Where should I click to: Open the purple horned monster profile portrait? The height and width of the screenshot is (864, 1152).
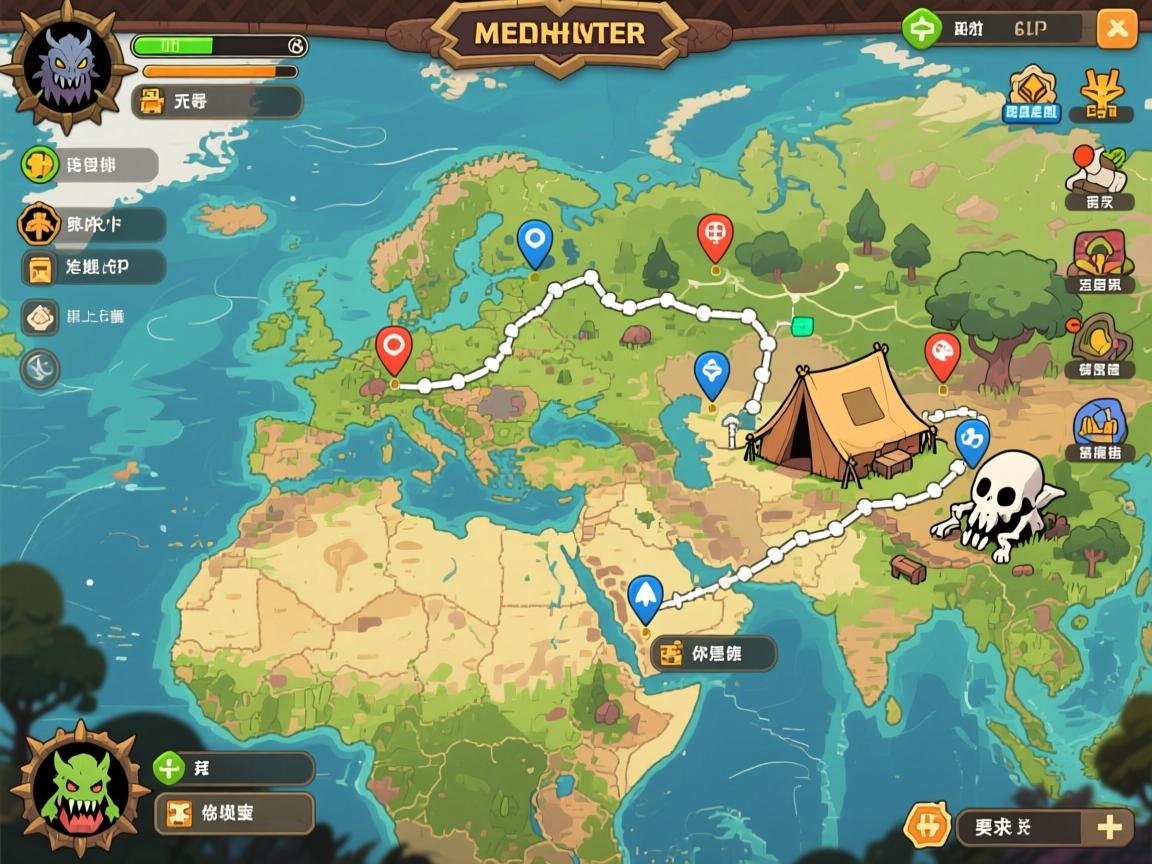tap(66, 68)
